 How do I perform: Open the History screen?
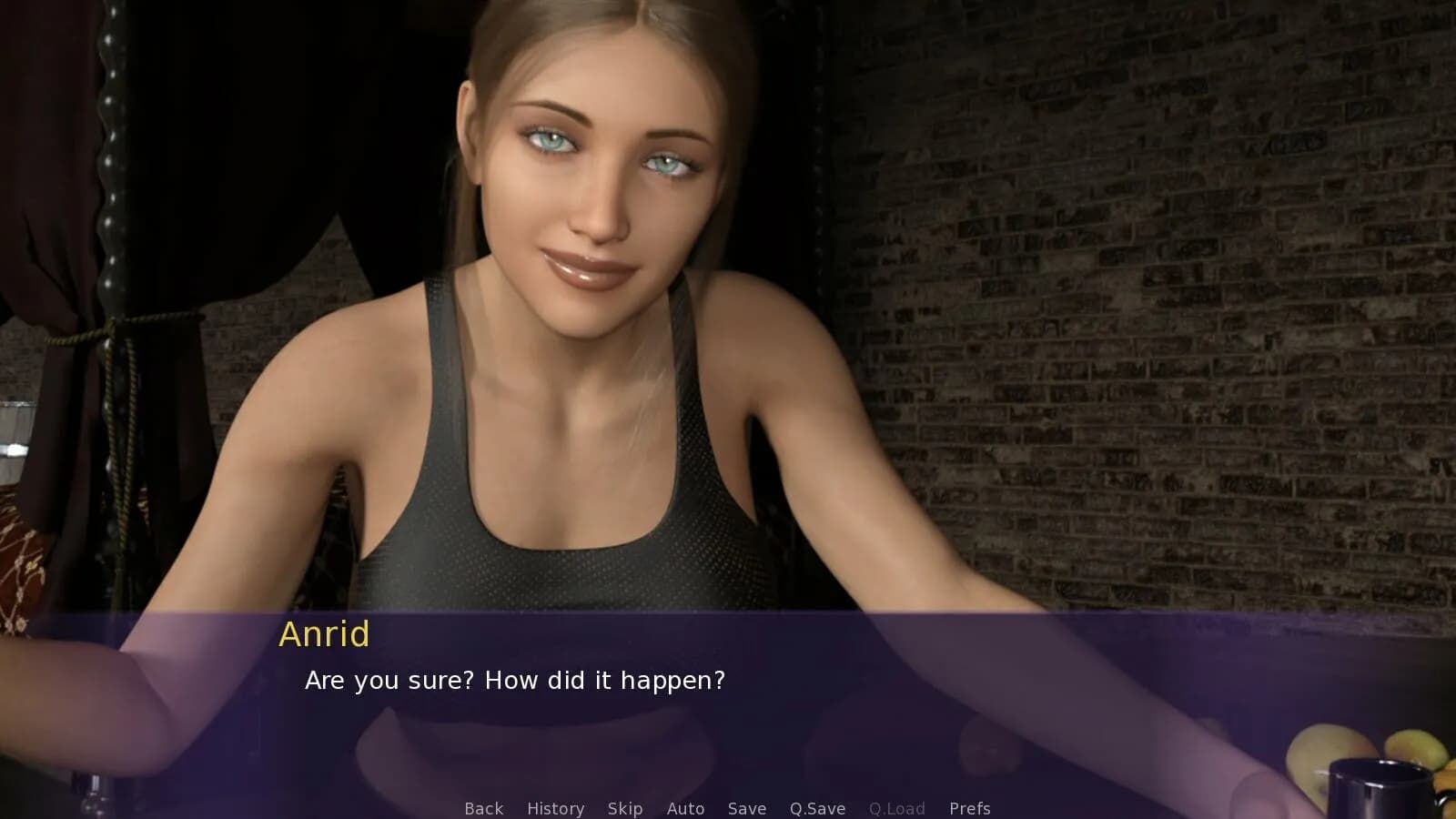pos(555,808)
